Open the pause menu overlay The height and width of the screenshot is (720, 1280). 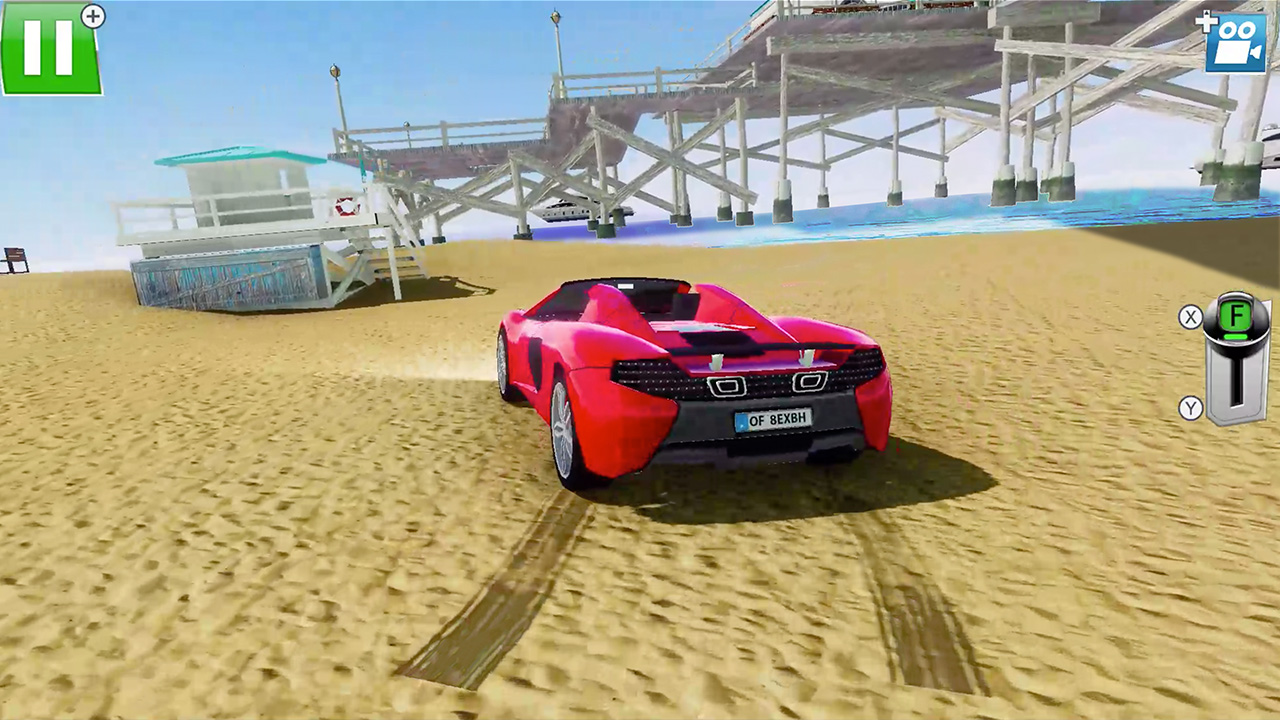tap(50, 47)
